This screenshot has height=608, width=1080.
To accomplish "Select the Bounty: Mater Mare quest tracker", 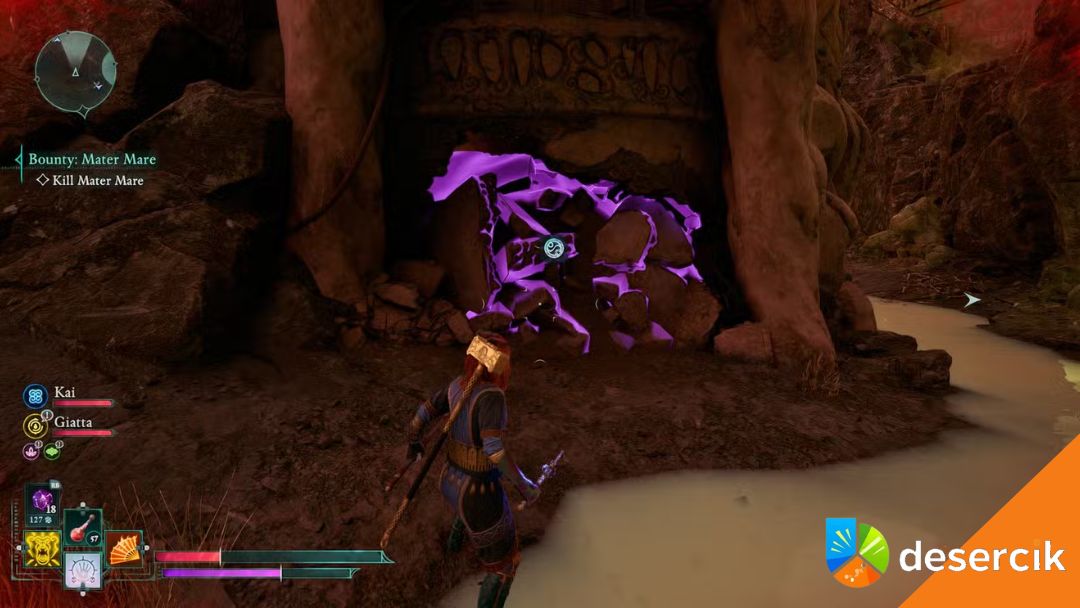I will [92, 159].
